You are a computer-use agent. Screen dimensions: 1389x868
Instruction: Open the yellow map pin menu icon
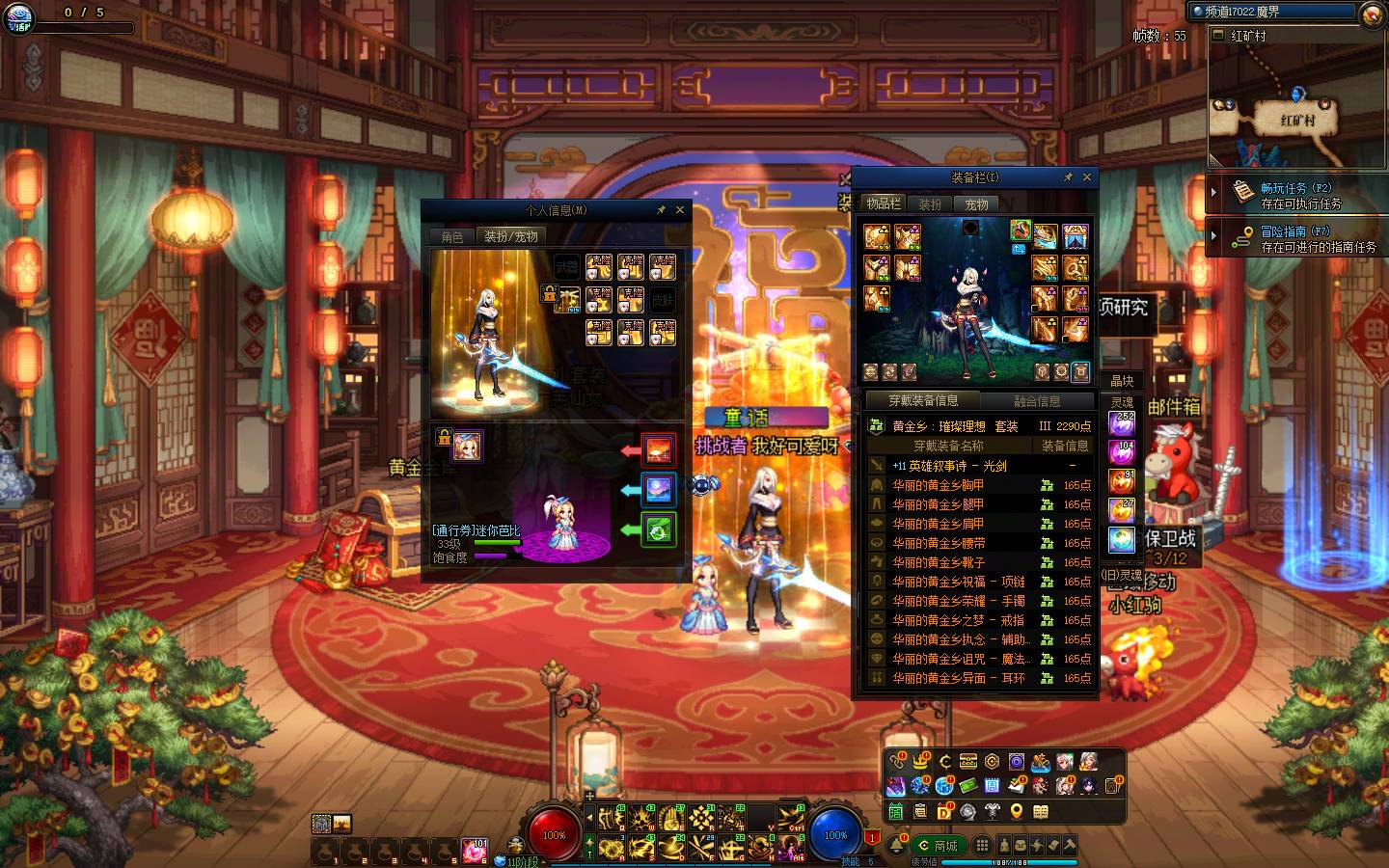tap(1016, 812)
